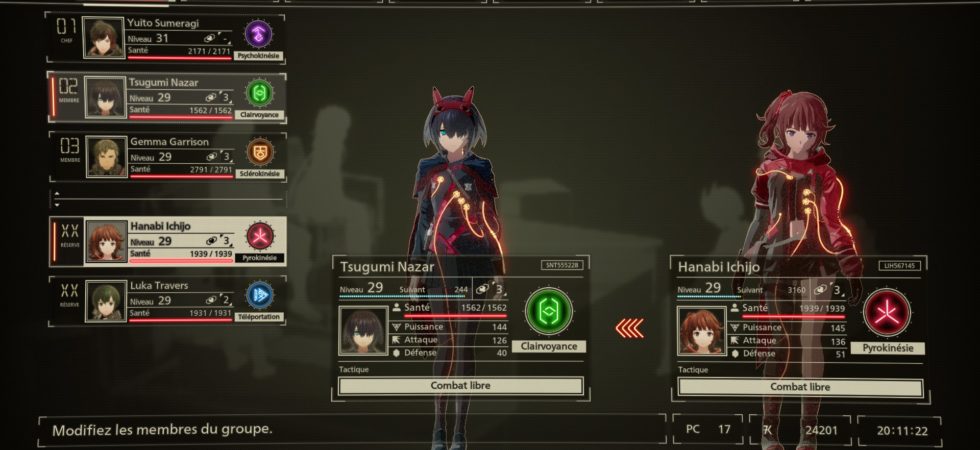Select Tsugumi Nazar in the member list

(165, 97)
